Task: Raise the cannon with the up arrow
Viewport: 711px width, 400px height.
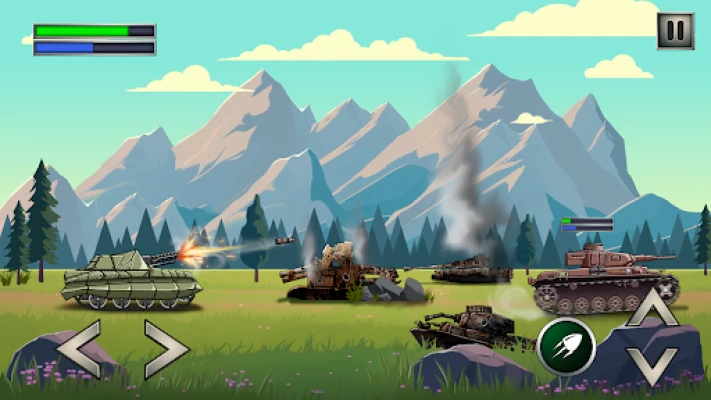Action: (x=651, y=307)
